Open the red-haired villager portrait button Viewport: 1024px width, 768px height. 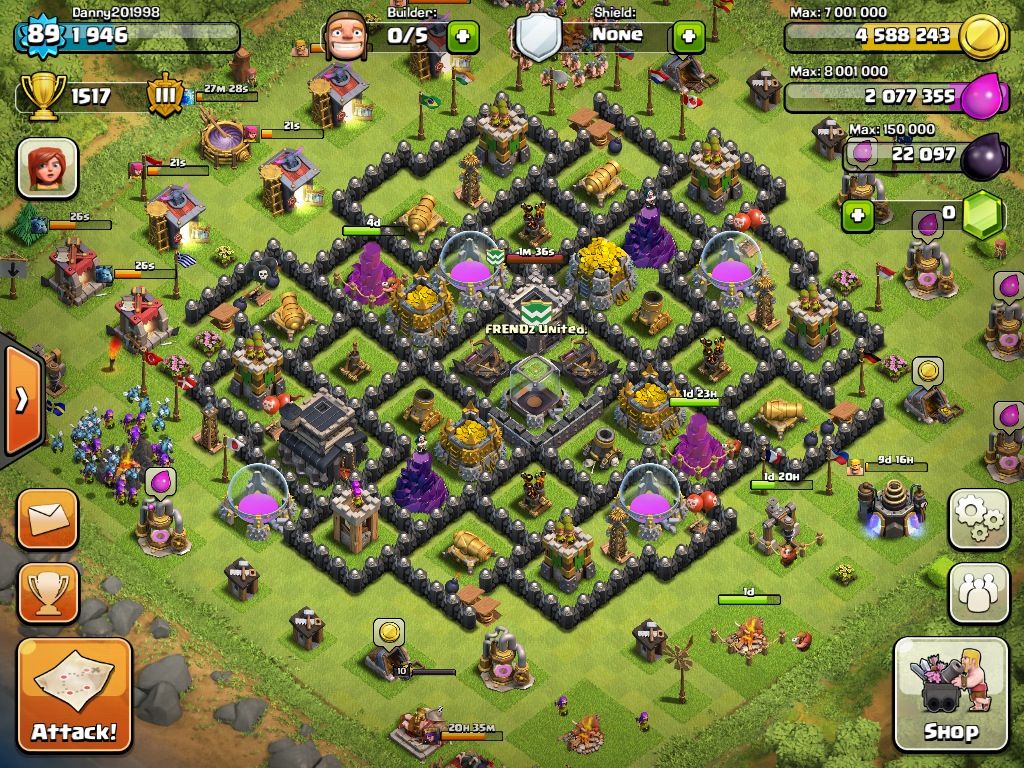tap(47, 167)
